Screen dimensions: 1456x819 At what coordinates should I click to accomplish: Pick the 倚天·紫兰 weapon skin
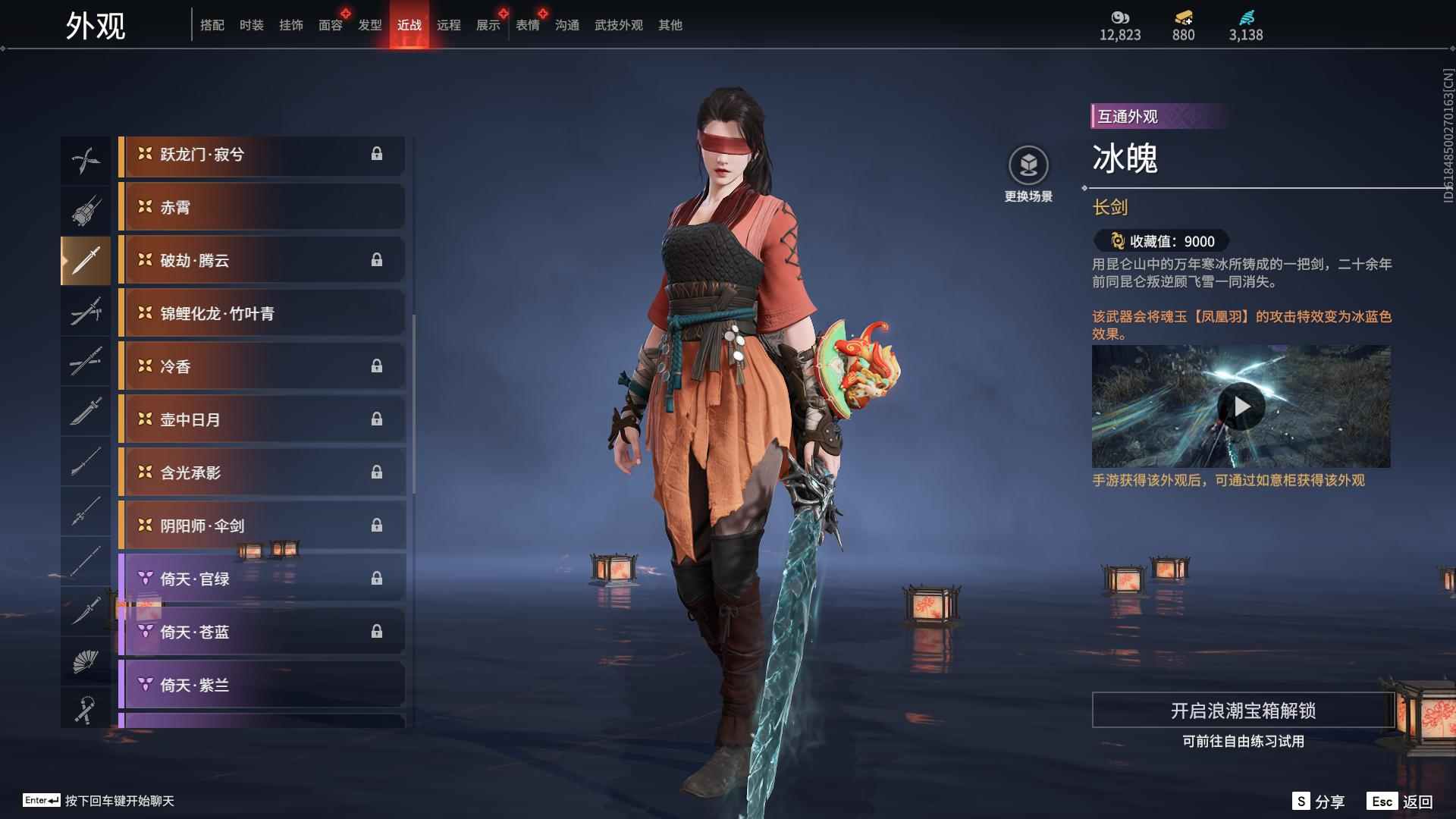pos(262,685)
